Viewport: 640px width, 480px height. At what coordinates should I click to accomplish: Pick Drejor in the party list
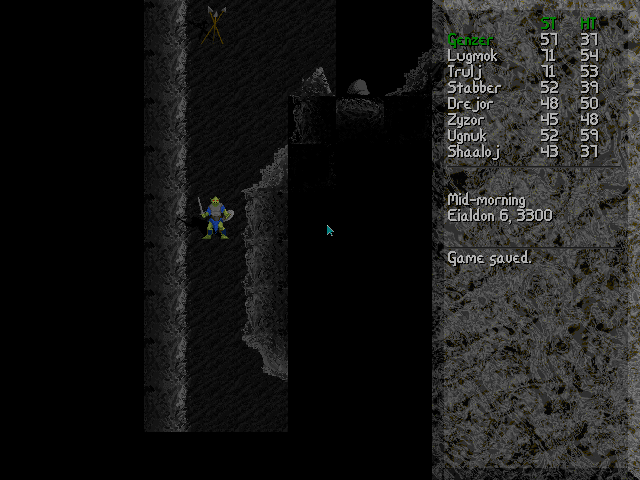470,104
